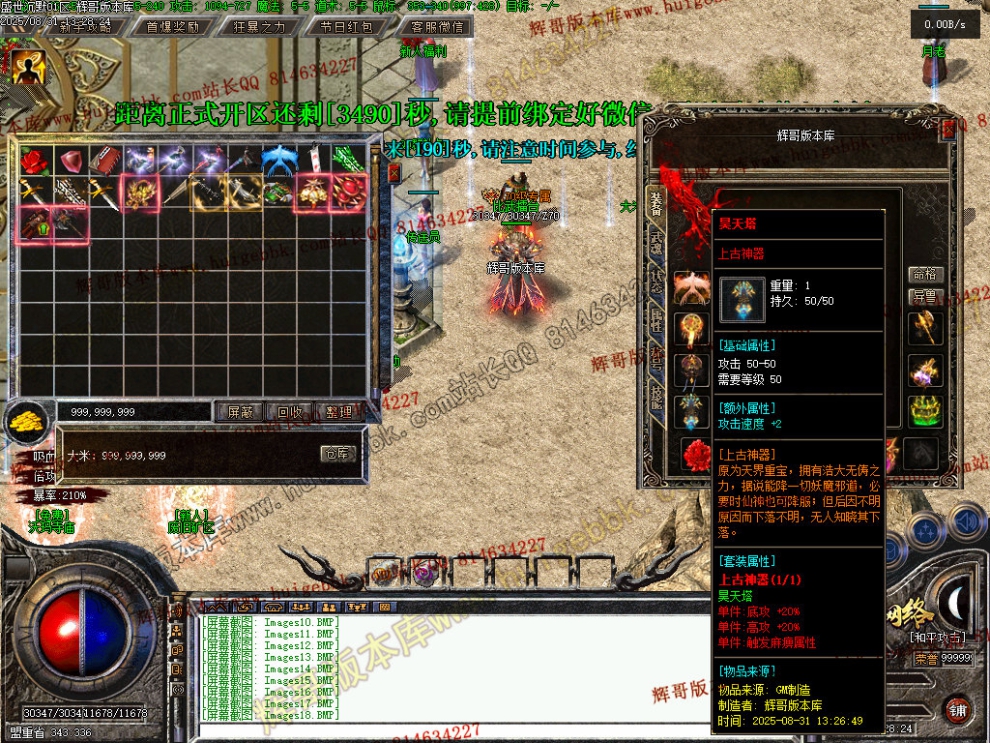Select the red book item in the bag
The height and width of the screenshot is (743, 990).
click(x=104, y=160)
